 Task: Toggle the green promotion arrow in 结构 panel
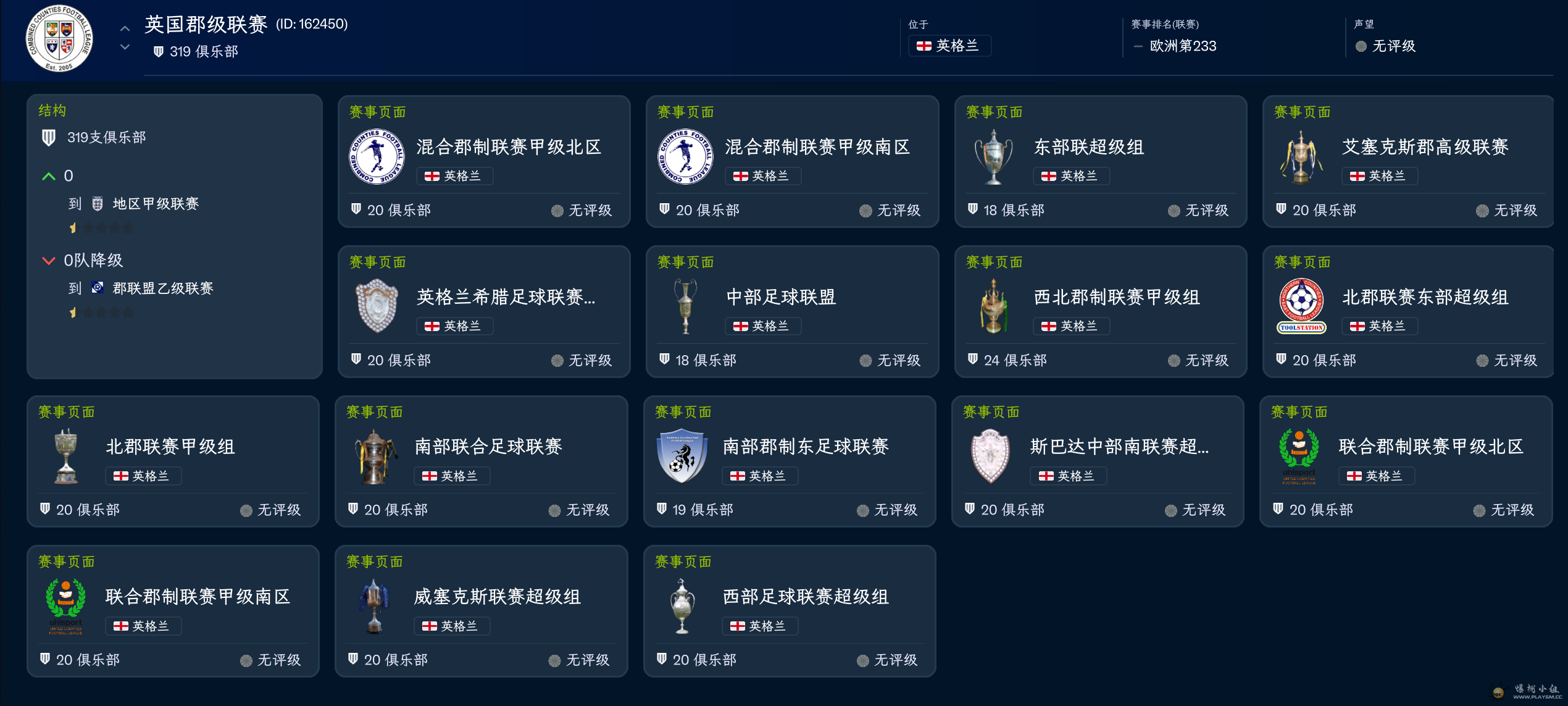click(49, 175)
